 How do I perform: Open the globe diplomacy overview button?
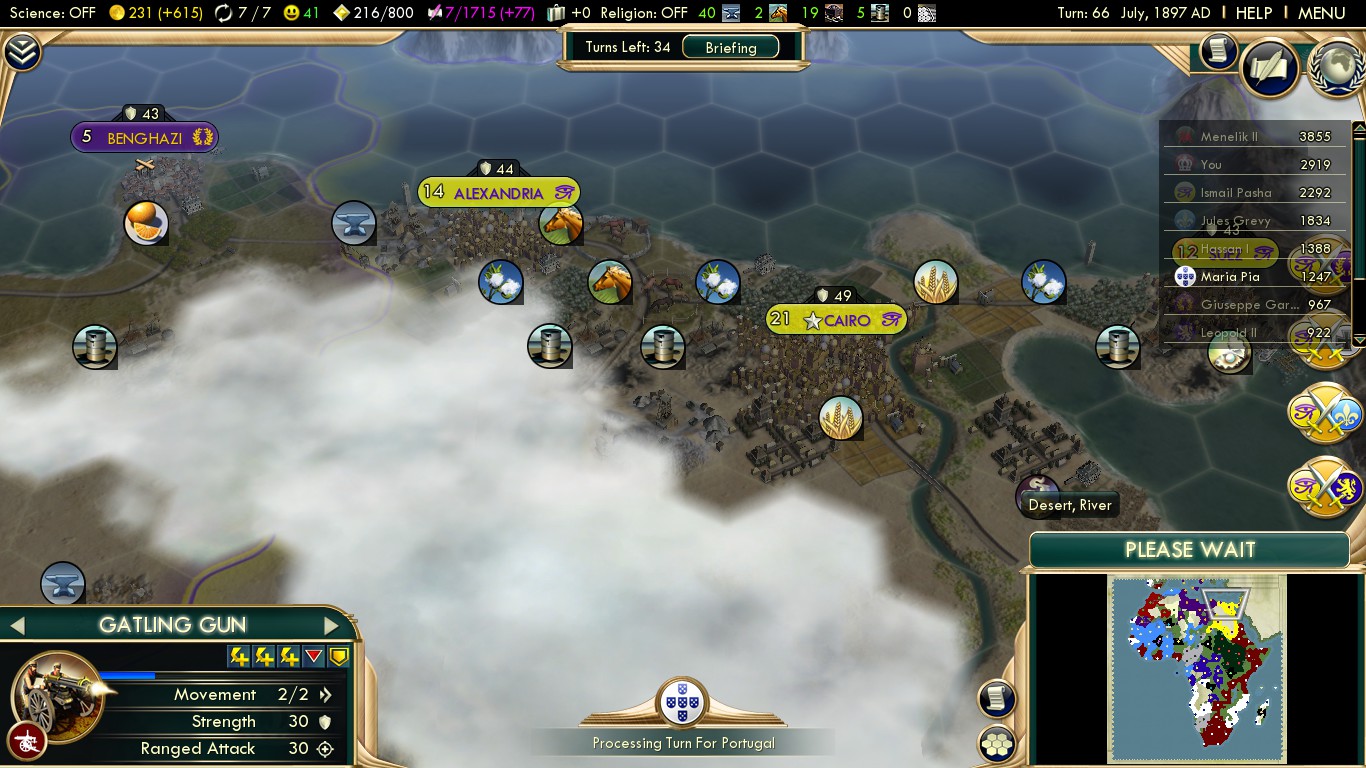point(1338,66)
